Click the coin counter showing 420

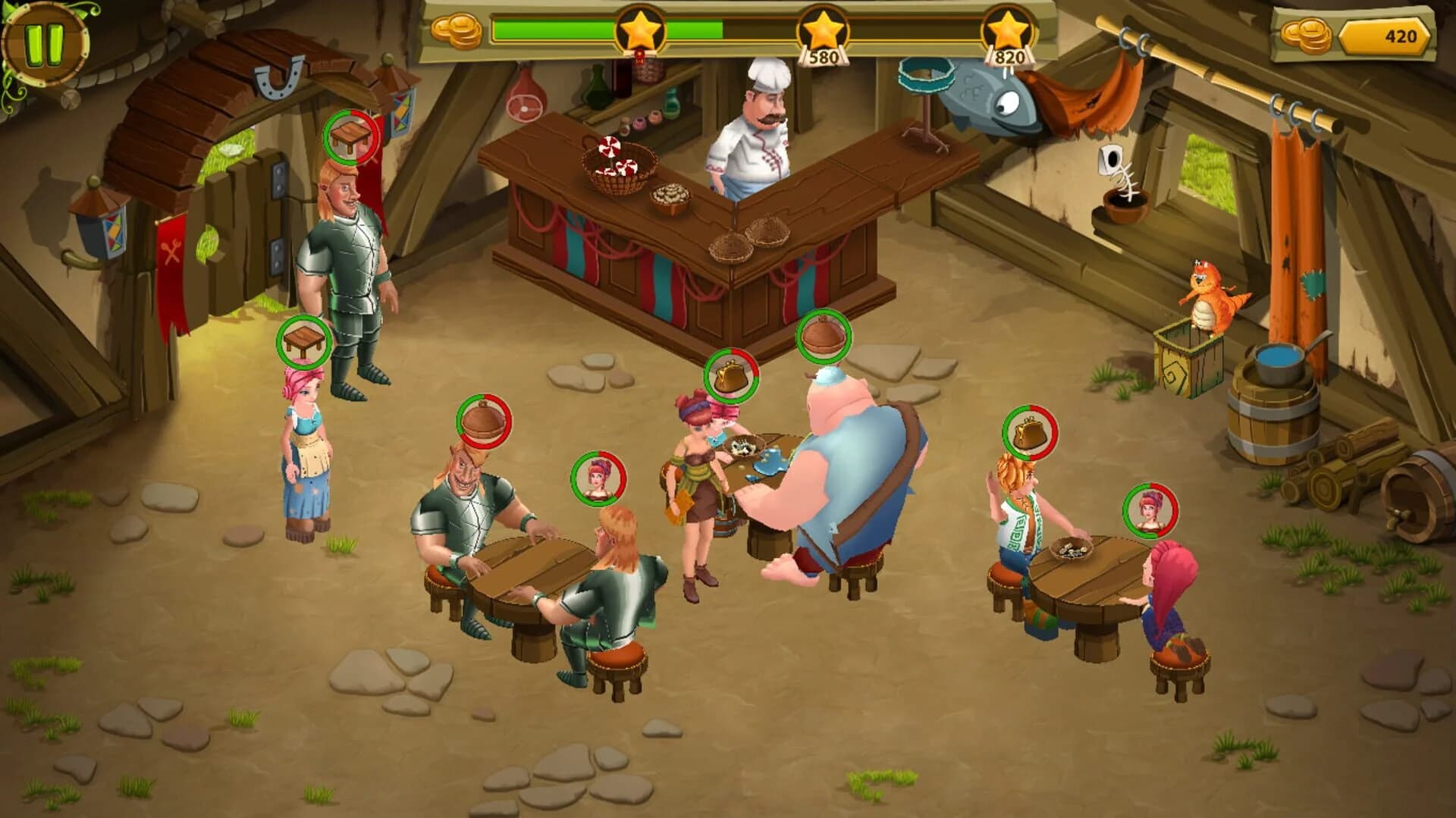(x=1398, y=33)
